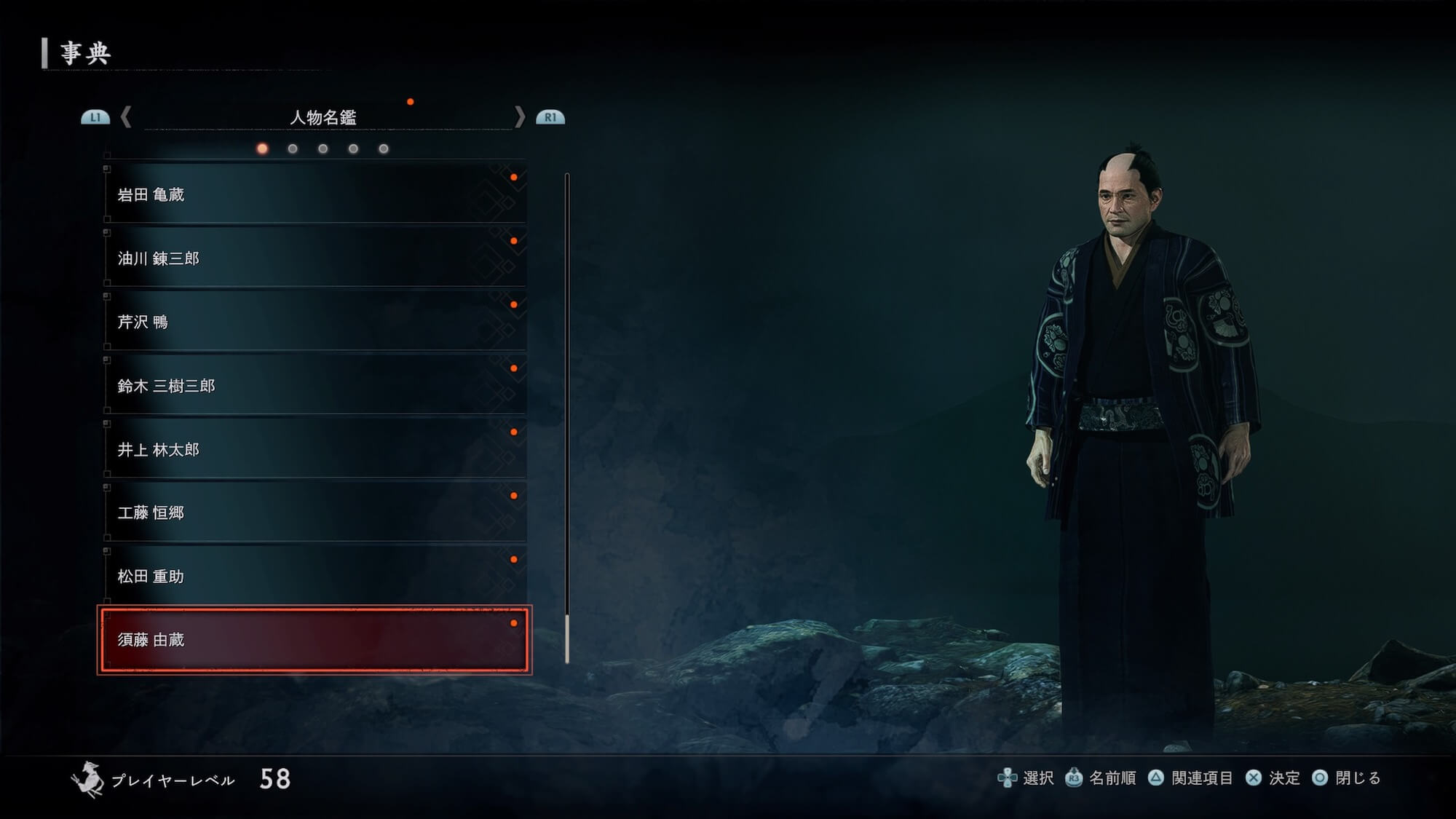Viewport: 1456px width, 819px height.
Task: Select the 岩田 亀蔵 entry
Action: [x=314, y=194]
